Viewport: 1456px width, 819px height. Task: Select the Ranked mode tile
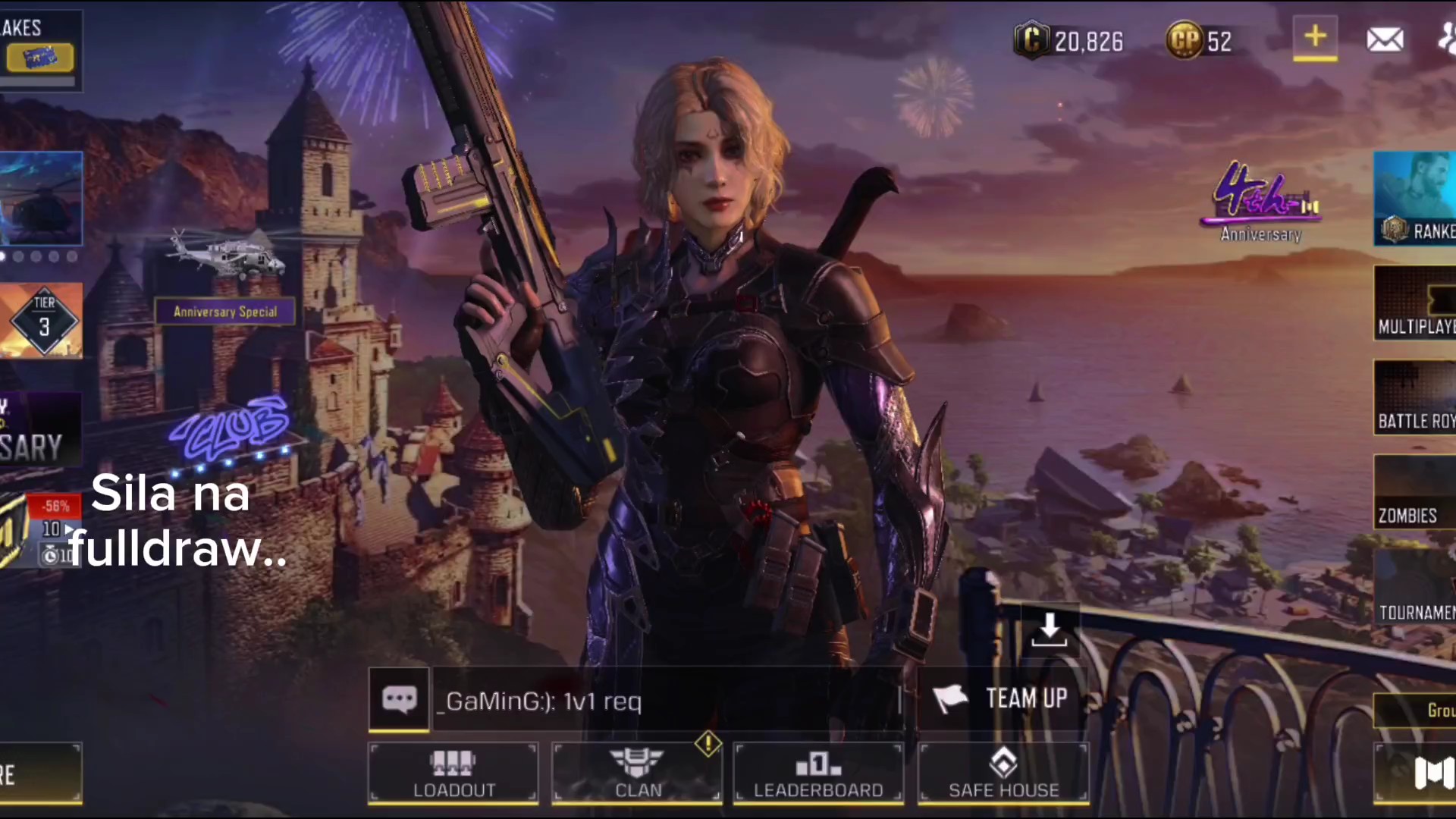click(1414, 199)
